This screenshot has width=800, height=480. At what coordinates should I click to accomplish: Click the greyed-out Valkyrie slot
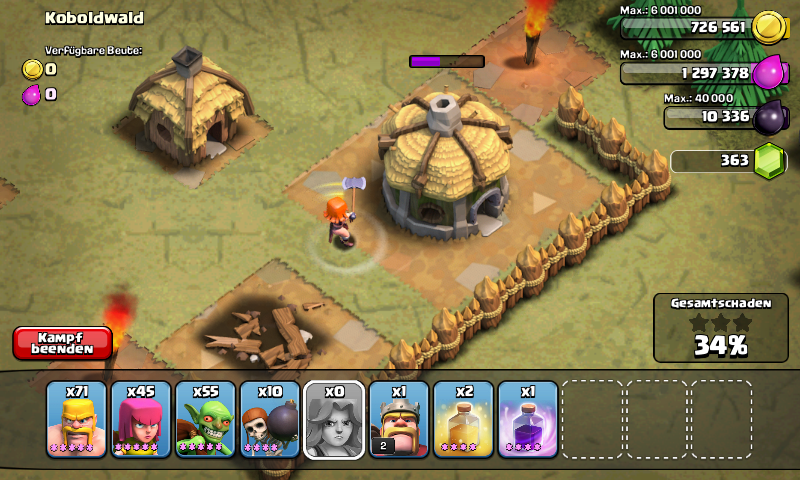(x=334, y=420)
